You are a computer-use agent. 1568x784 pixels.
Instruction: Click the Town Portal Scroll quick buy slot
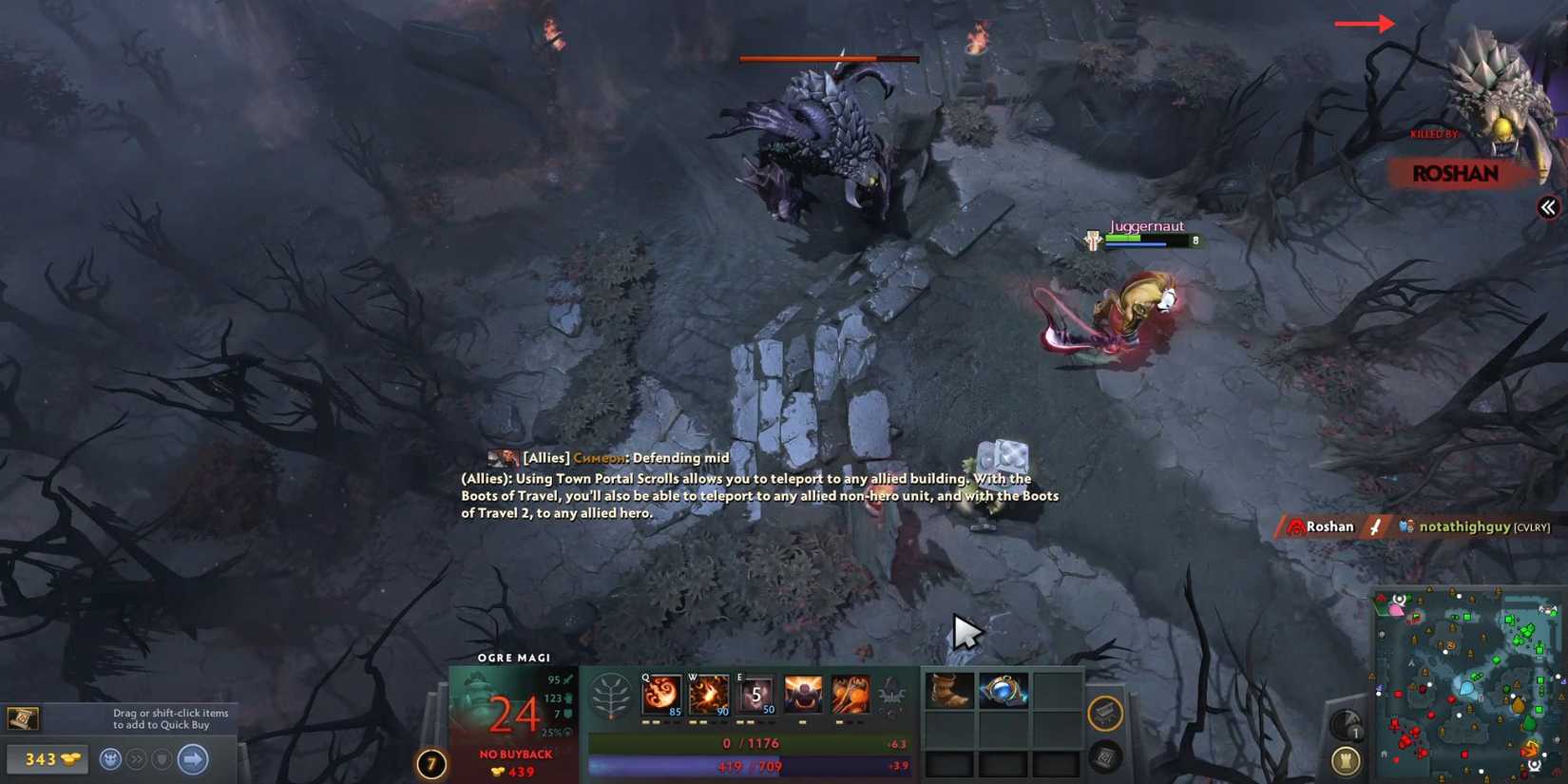click(24, 719)
